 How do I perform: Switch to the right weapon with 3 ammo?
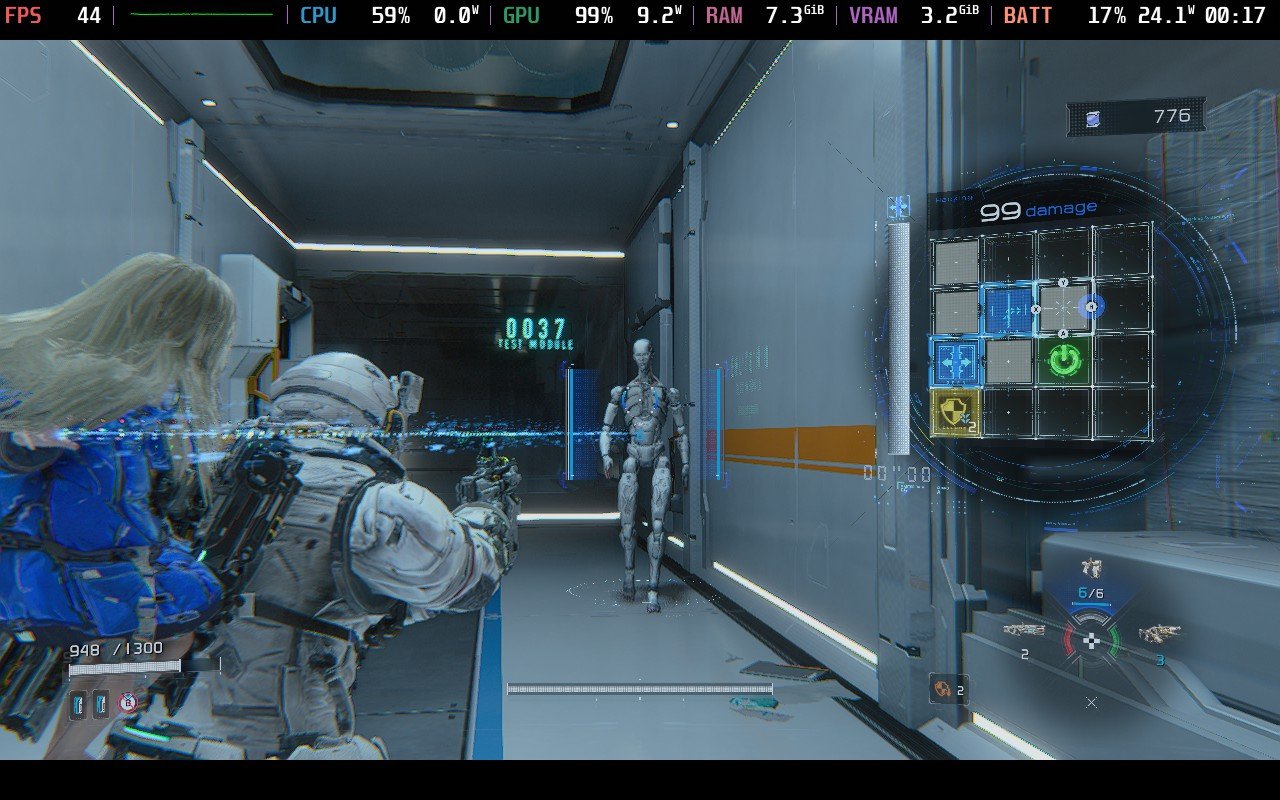[1157, 633]
